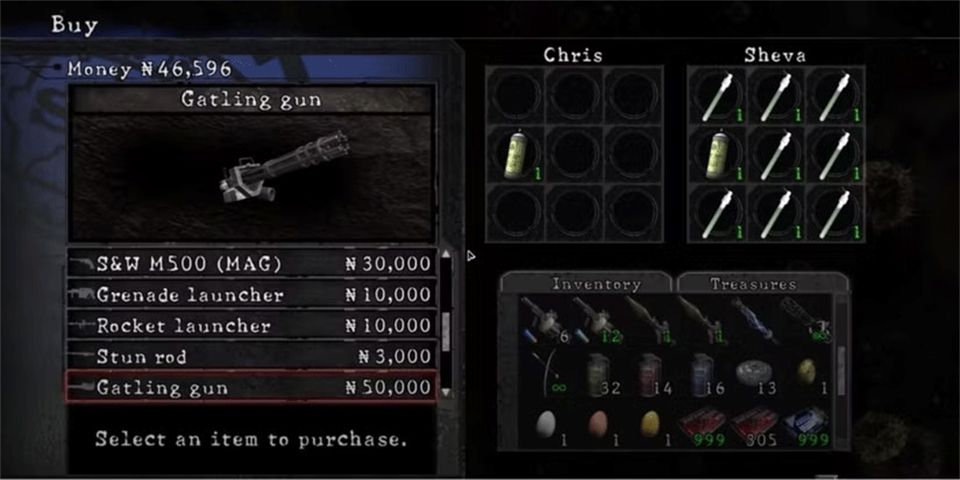Select the canister stack of 14
This screenshot has width=960, height=480.
(x=649, y=372)
